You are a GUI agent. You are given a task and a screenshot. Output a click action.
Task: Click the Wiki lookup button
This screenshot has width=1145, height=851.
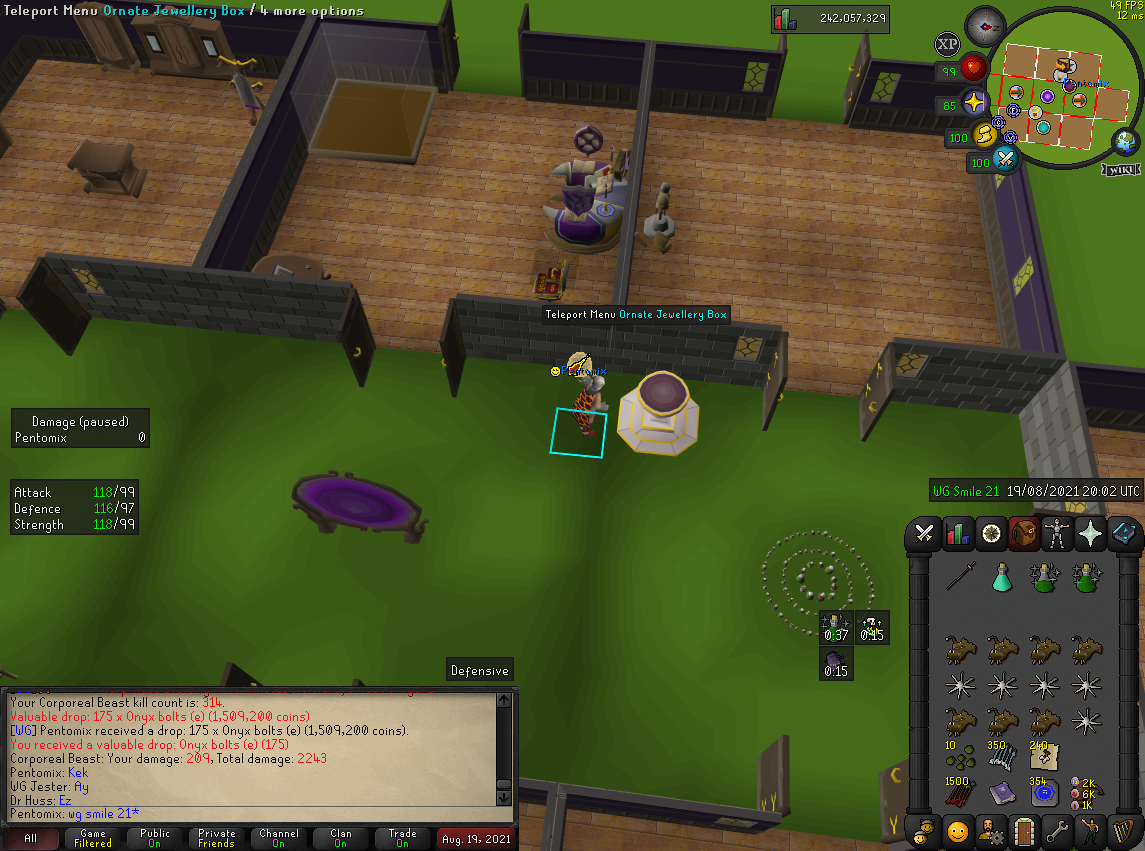[x=1121, y=169]
